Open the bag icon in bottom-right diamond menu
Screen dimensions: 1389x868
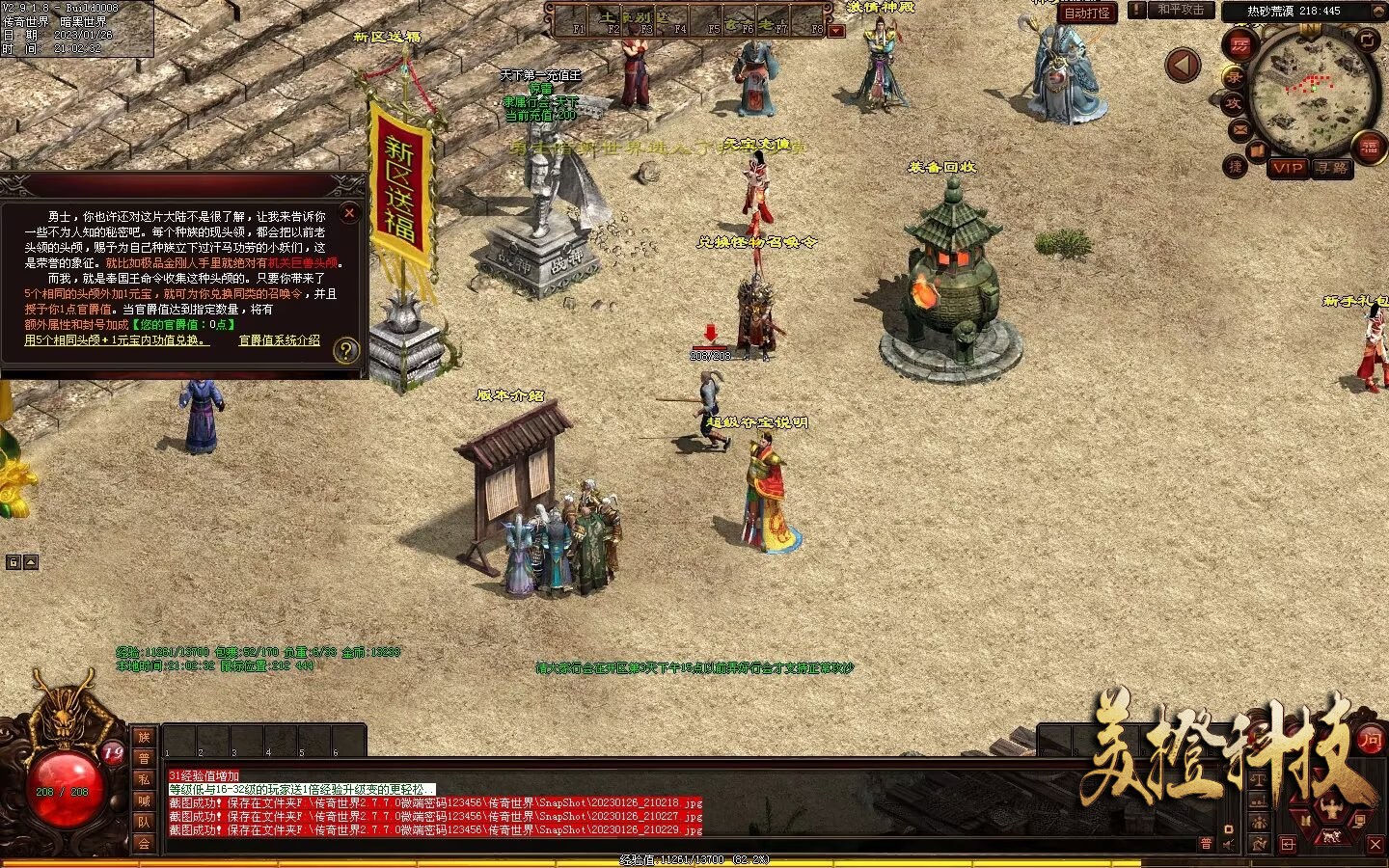point(1305,820)
